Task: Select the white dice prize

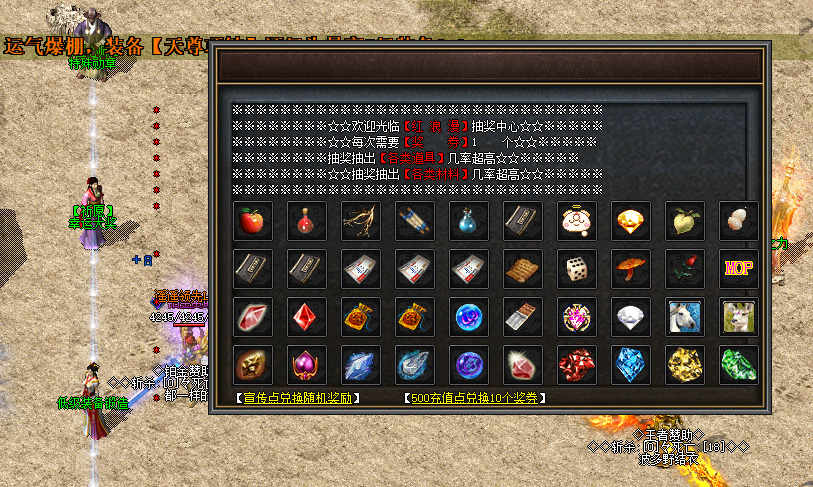Action: point(577,269)
